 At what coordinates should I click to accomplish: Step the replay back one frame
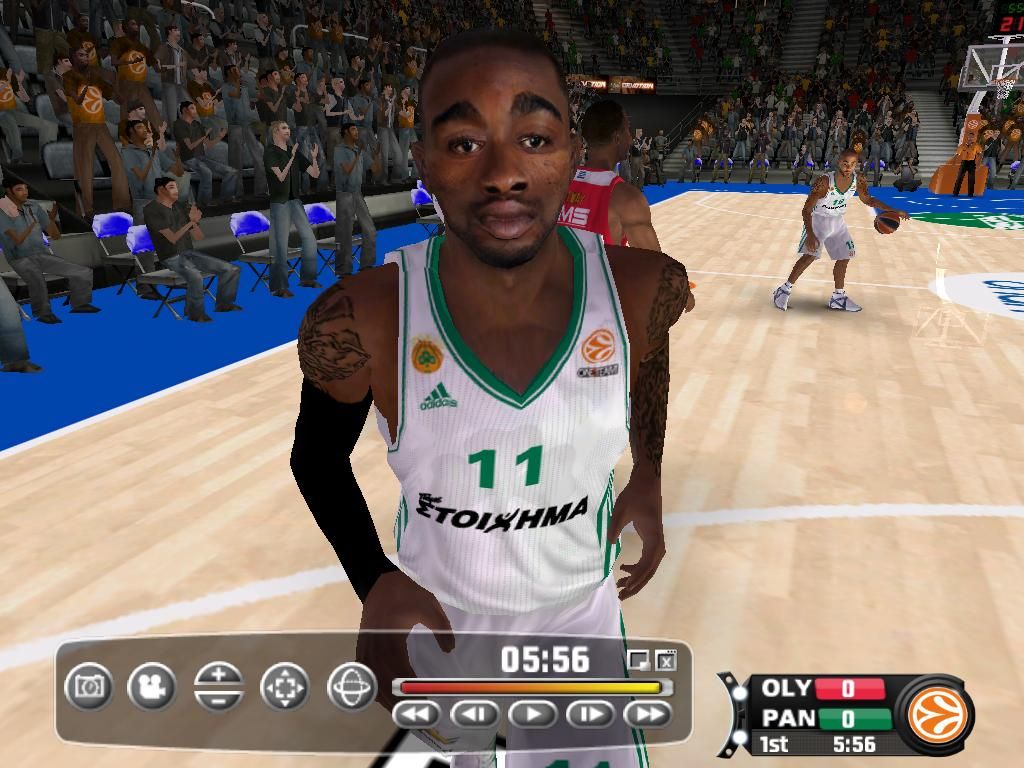point(475,714)
